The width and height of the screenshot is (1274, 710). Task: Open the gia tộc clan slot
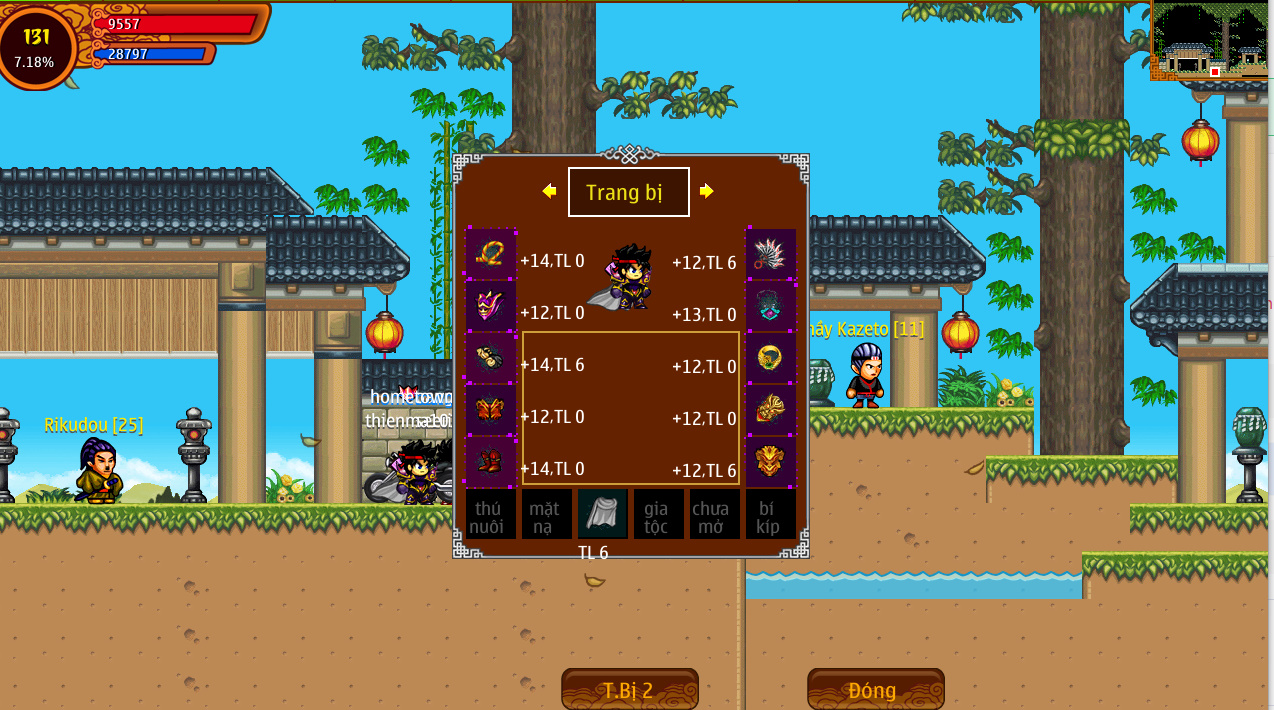point(659,515)
